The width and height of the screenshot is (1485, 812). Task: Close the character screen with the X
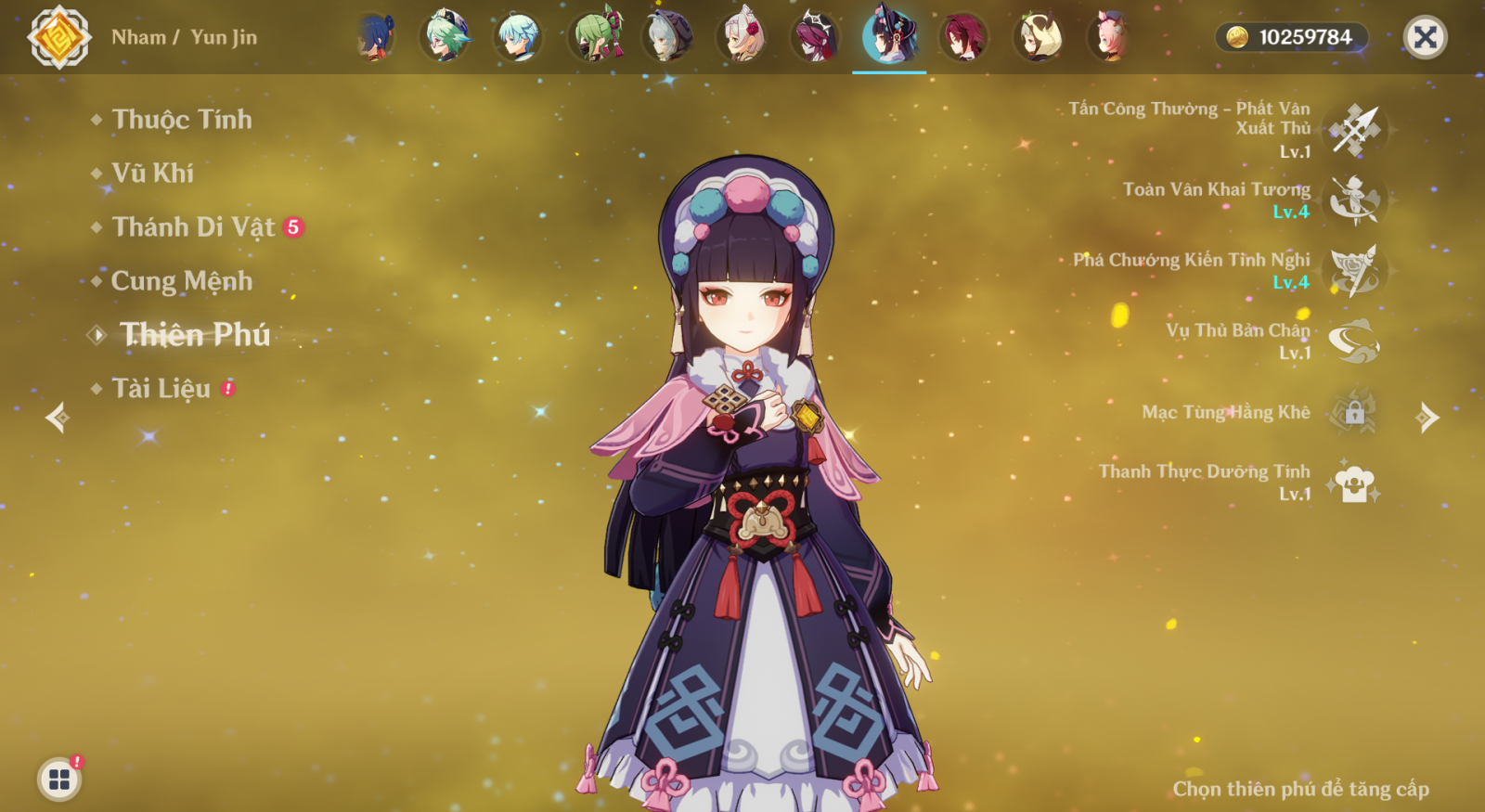1425,37
